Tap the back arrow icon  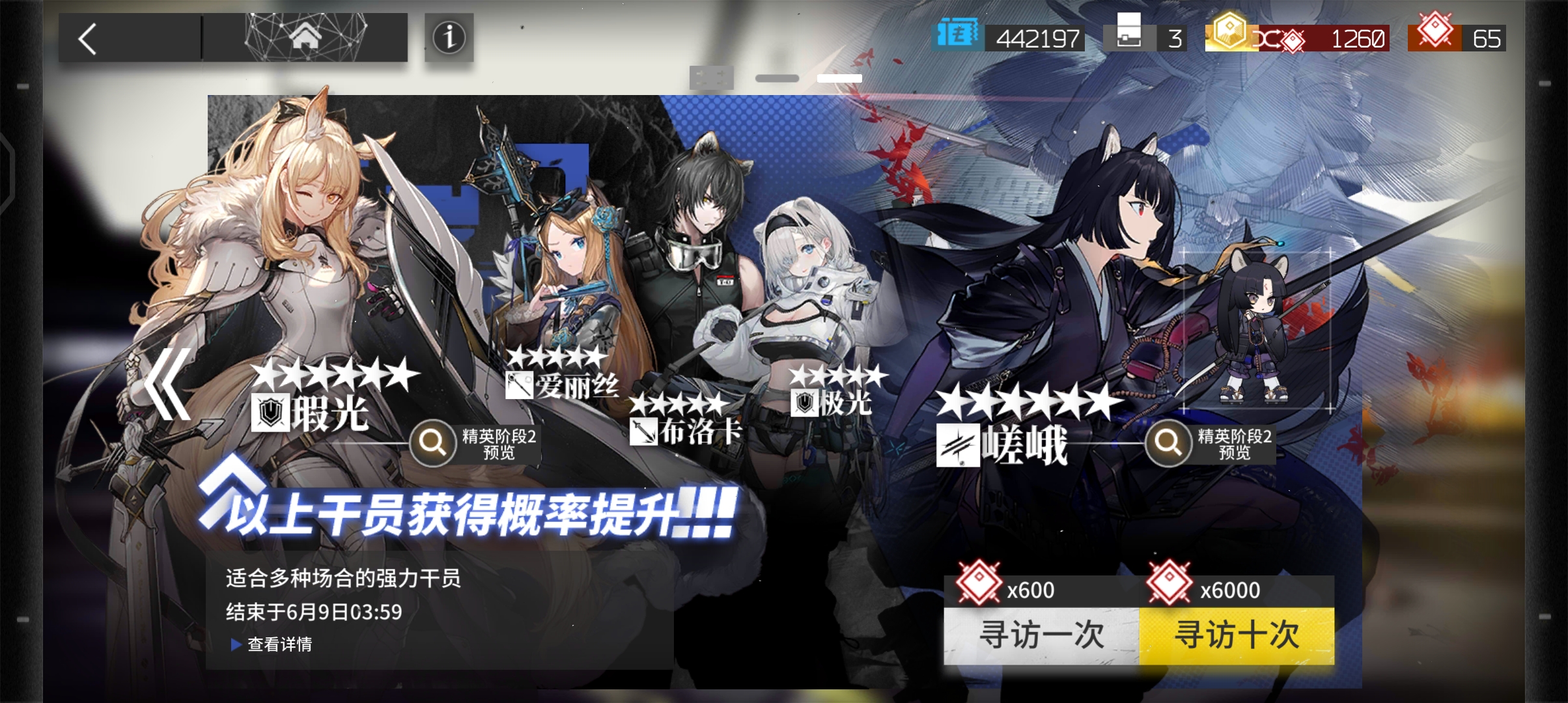pyautogui.click(x=87, y=38)
